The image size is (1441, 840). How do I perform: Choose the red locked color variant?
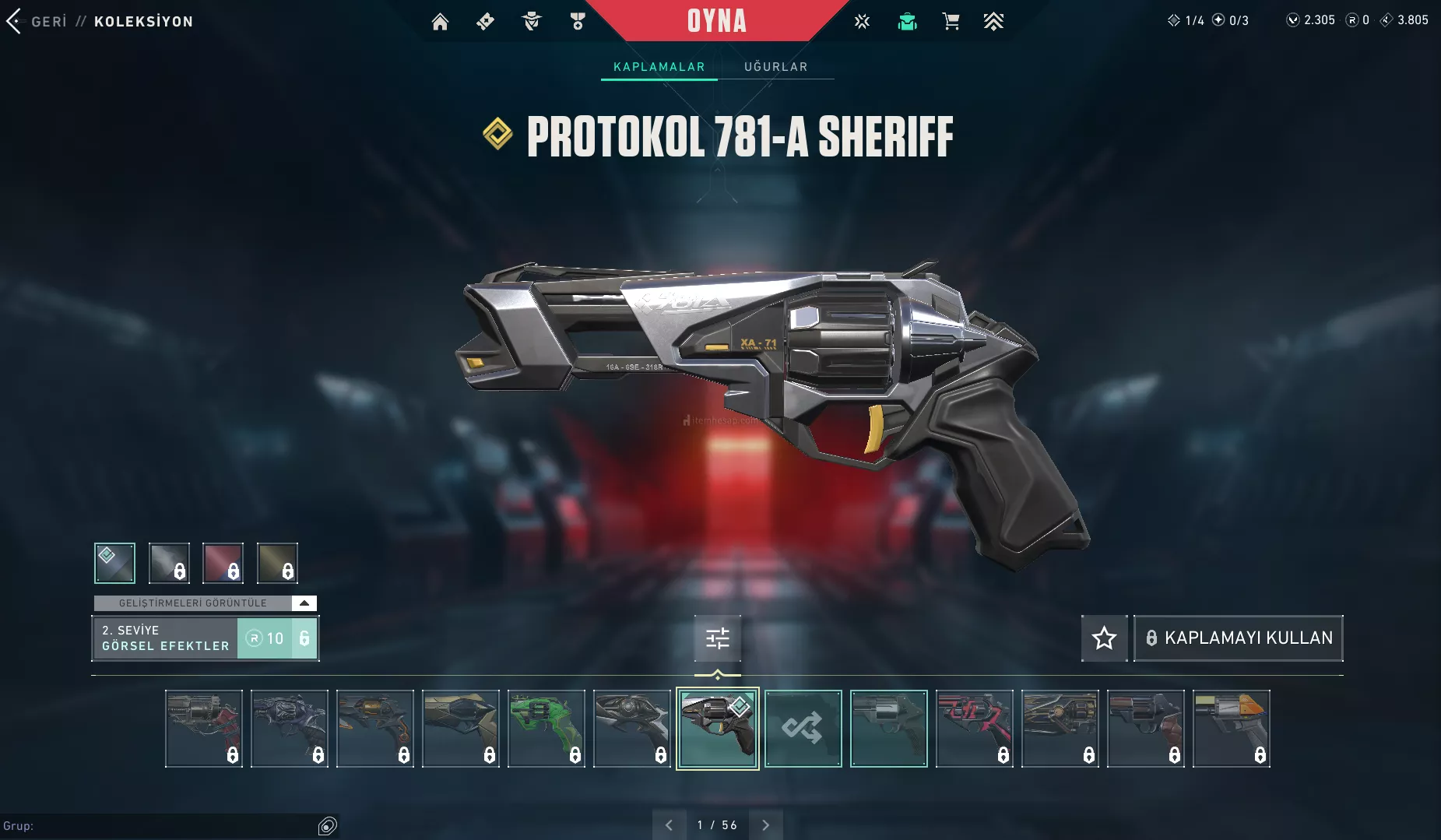point(223,563)
